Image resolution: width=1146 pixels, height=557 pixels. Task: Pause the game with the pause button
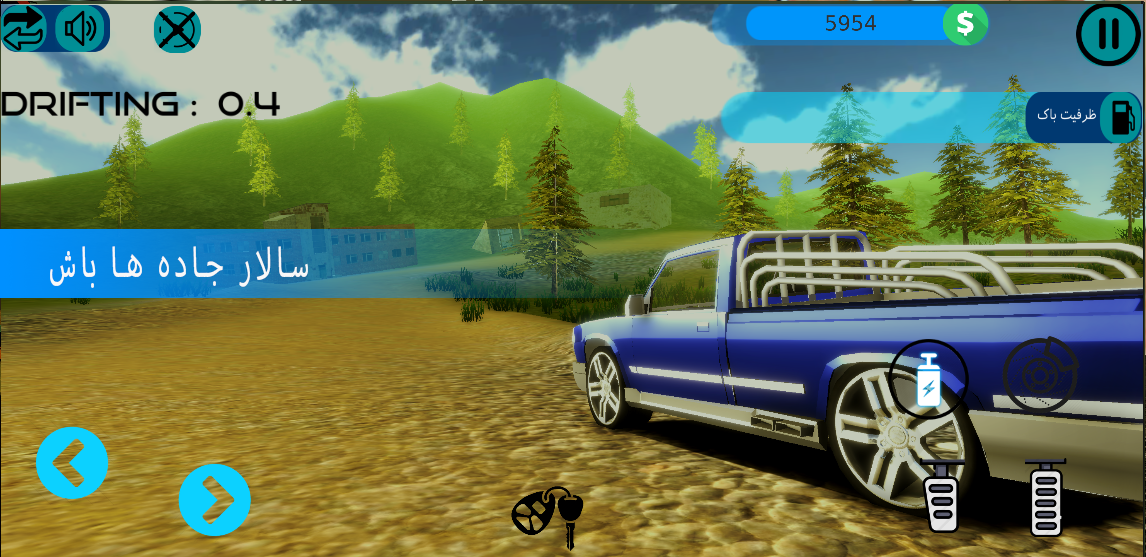pos(1108,34)
